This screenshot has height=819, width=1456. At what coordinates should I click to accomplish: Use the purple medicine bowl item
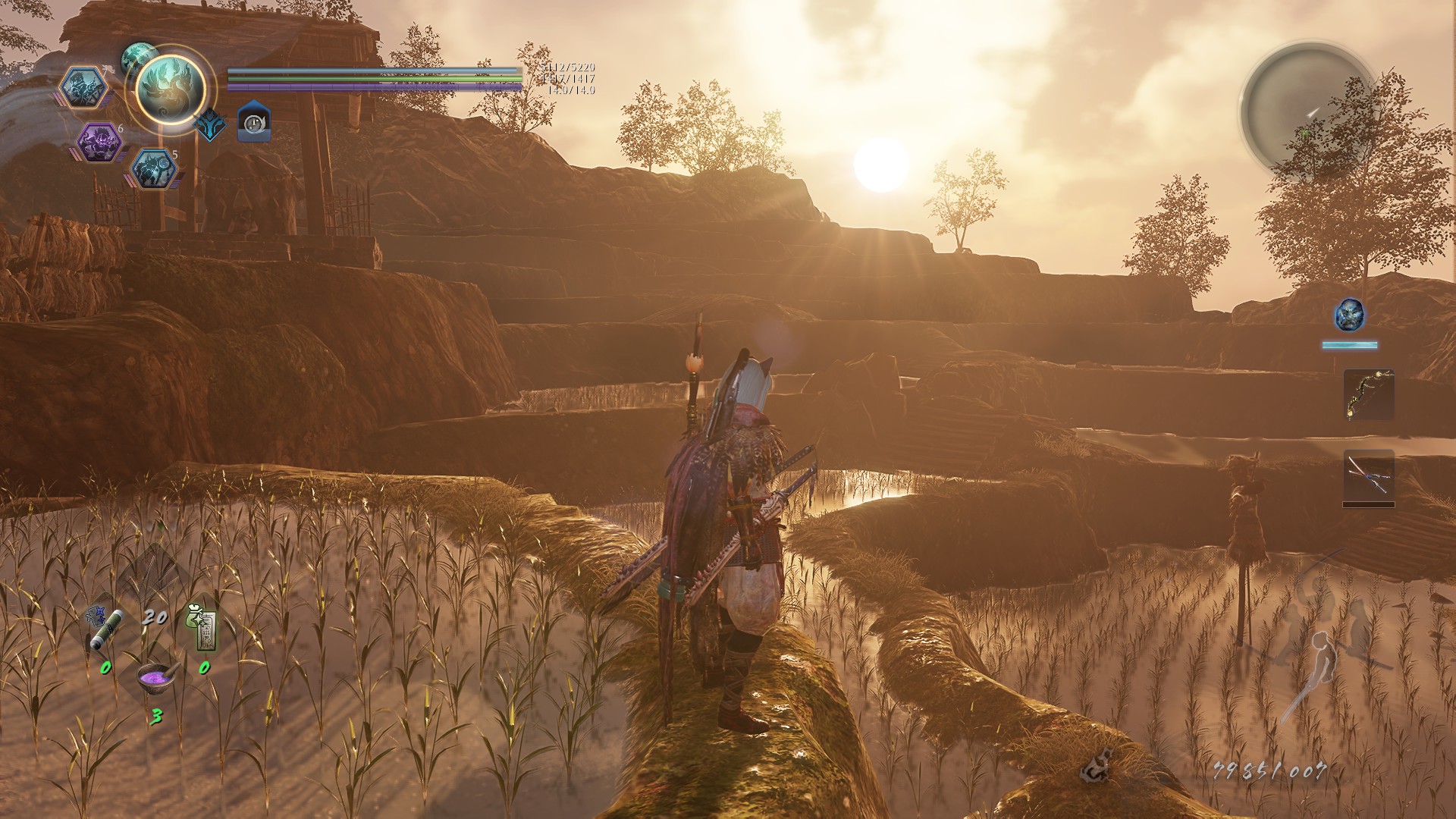156,676
